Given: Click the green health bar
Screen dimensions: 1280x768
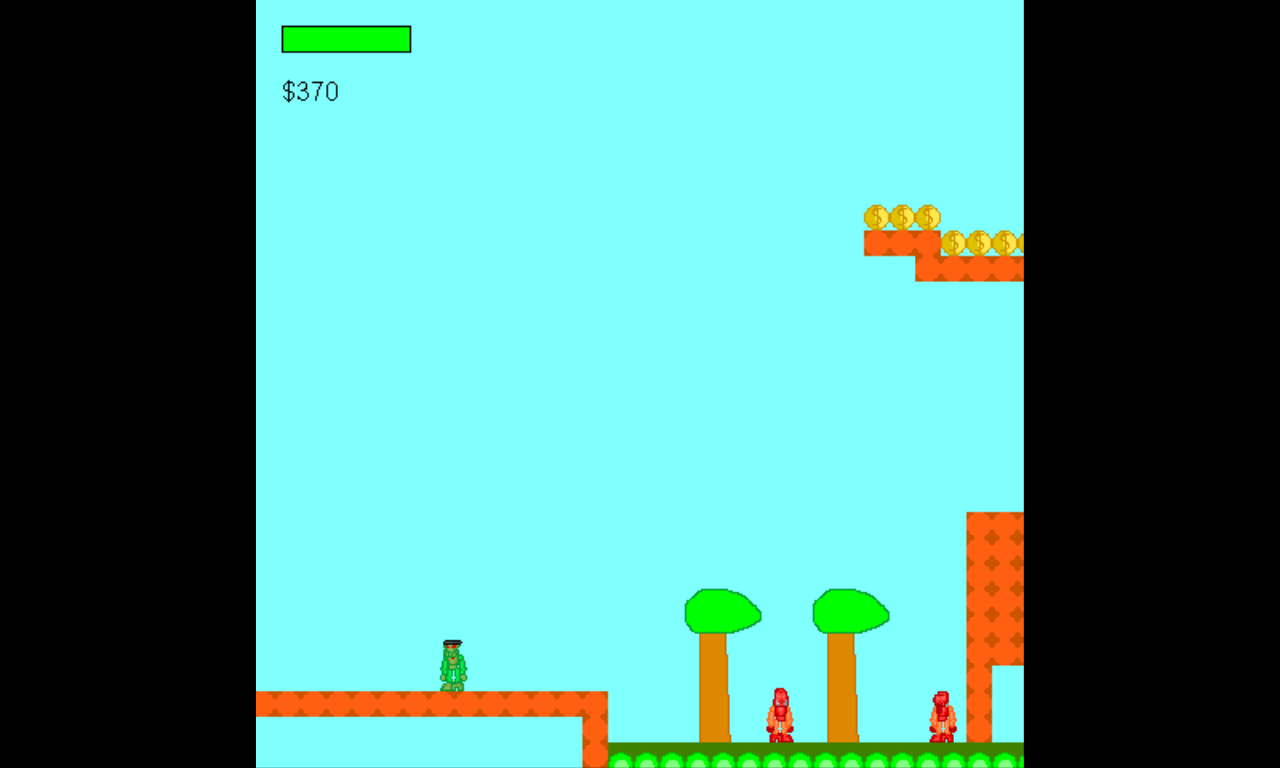Looking at the screenshot, I should (x=345, y=39).
